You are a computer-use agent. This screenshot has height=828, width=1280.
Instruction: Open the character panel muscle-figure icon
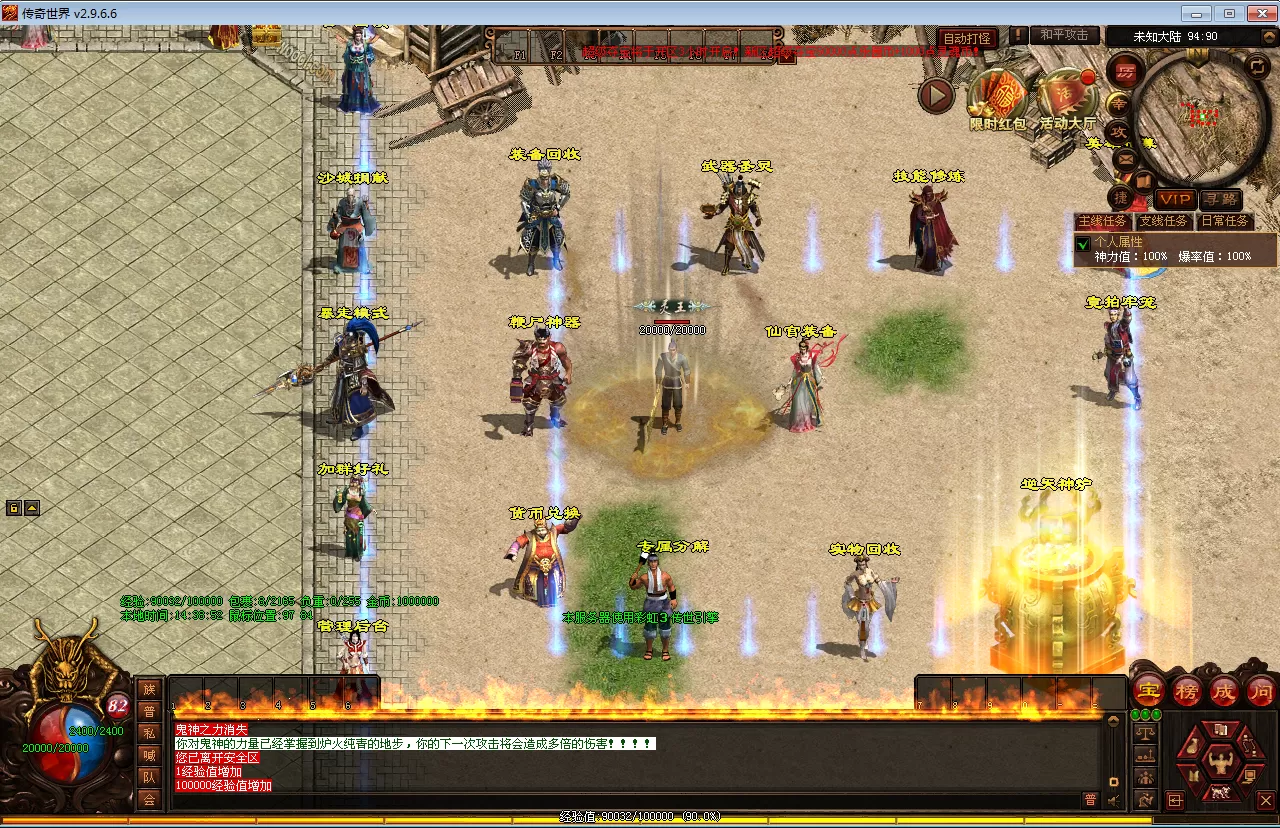(x=1219, y=764)
